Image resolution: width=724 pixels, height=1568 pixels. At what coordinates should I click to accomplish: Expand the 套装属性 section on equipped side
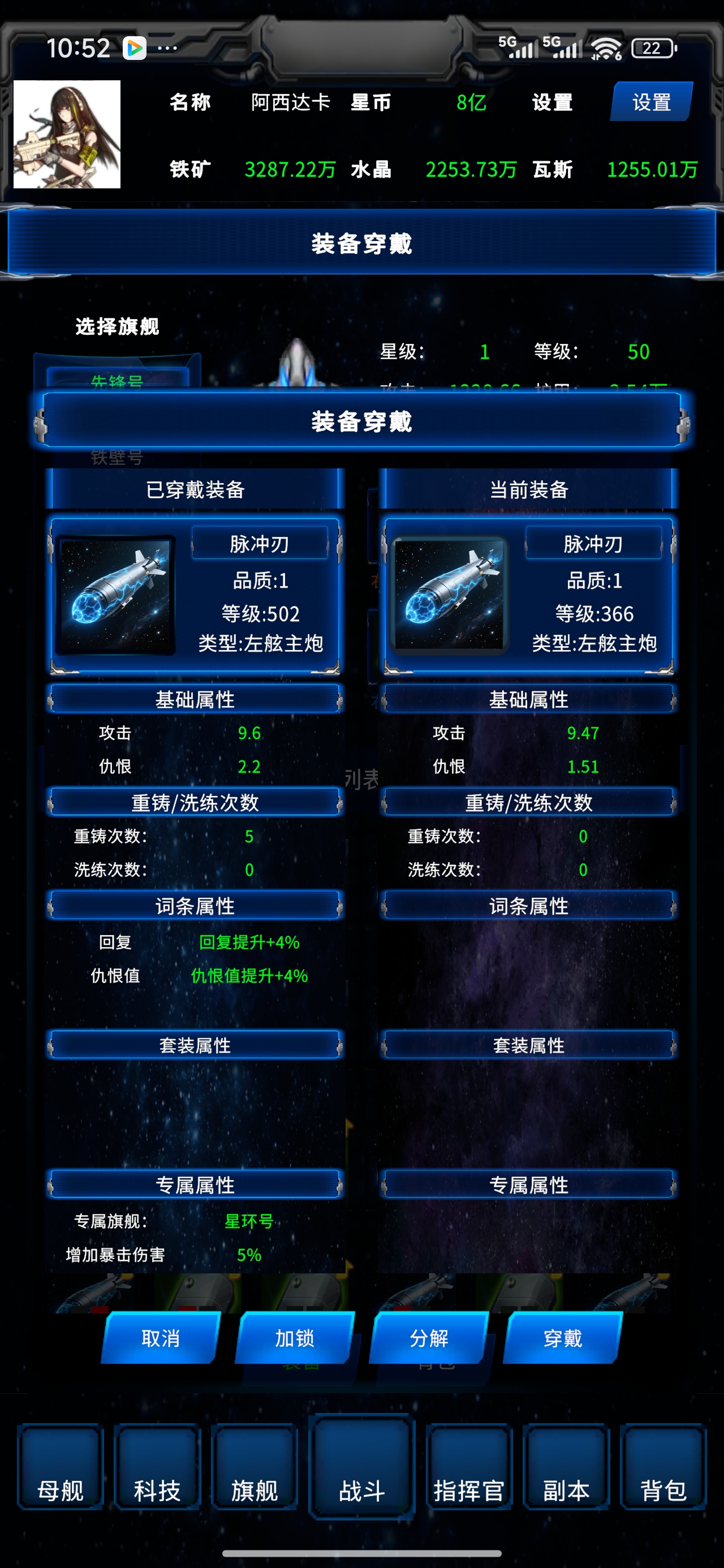coord(195,1045)
